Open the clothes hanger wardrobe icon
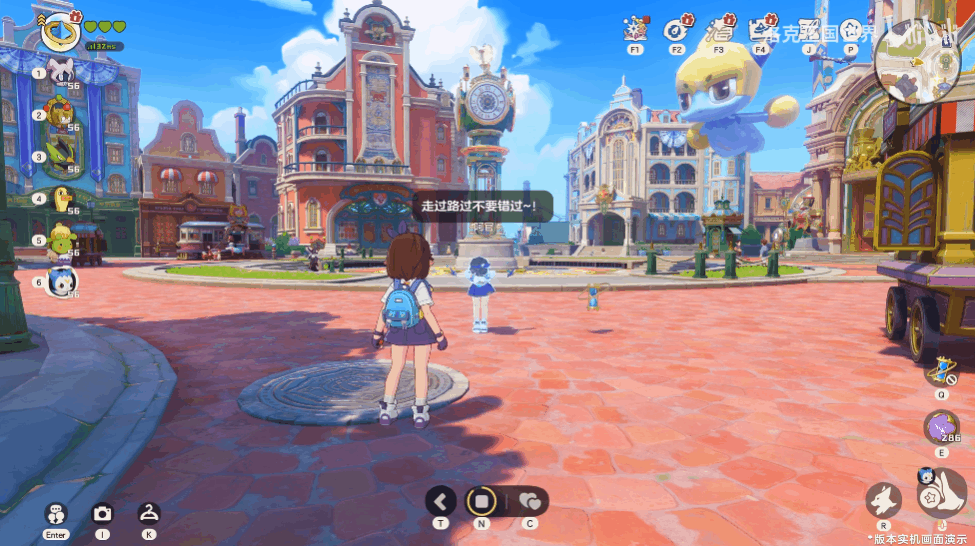This screenshot has width=975, height=546. pos(148,514)
